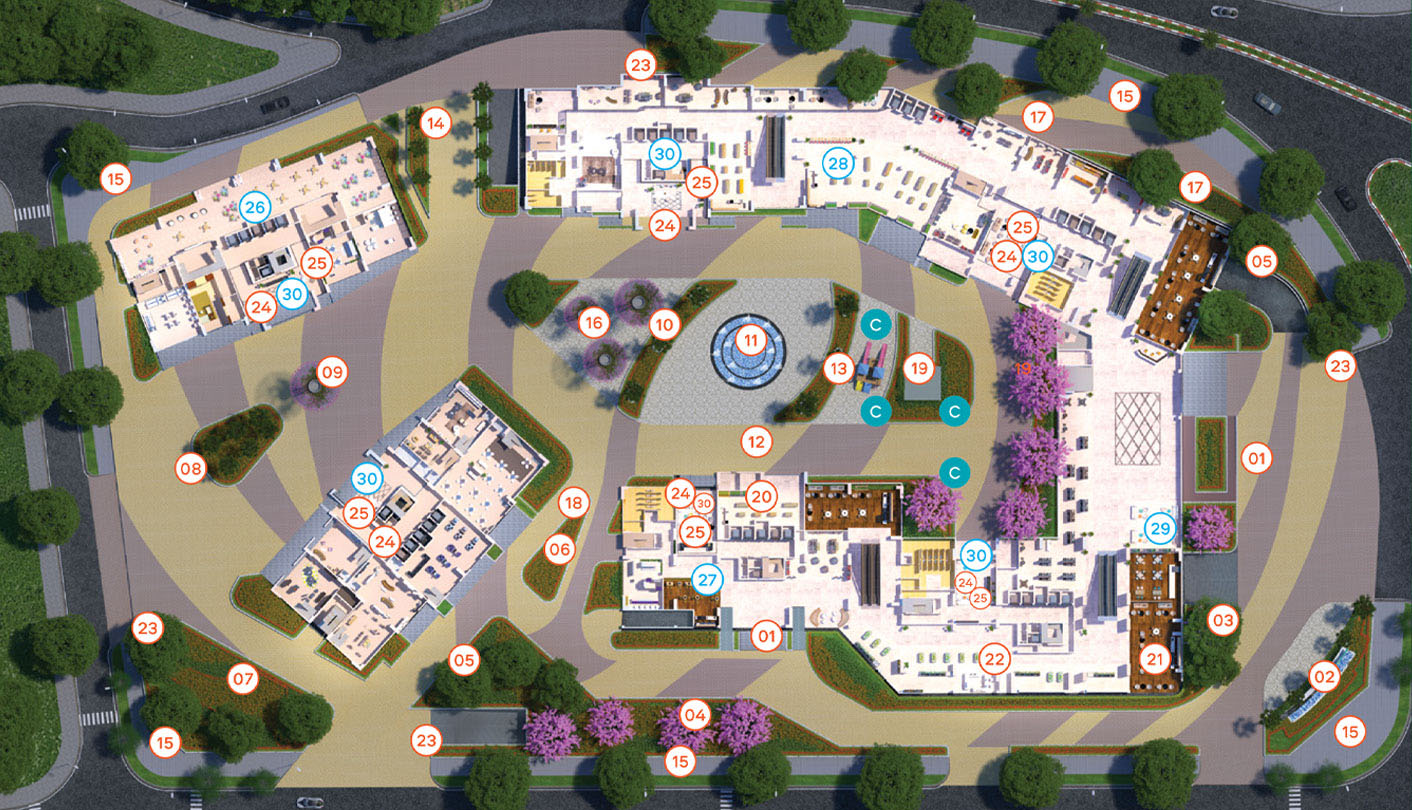
Task: Select map marker 13 near the playground
Action: coord(838,369)
